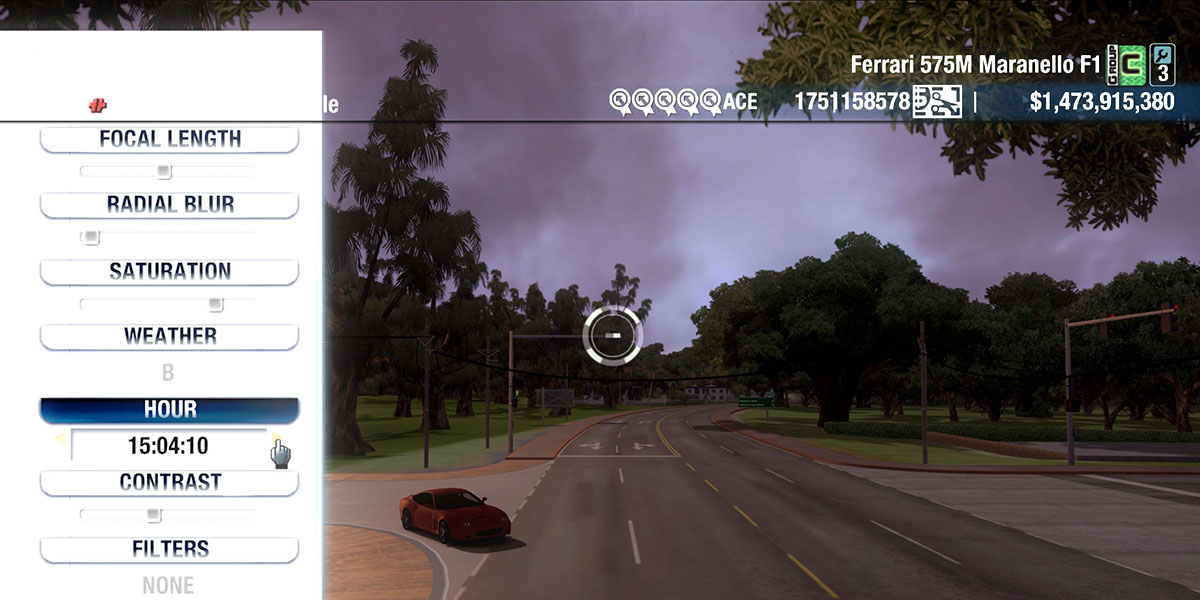
Task: Select the Focal Length option
Action: (x=169, y=139)
